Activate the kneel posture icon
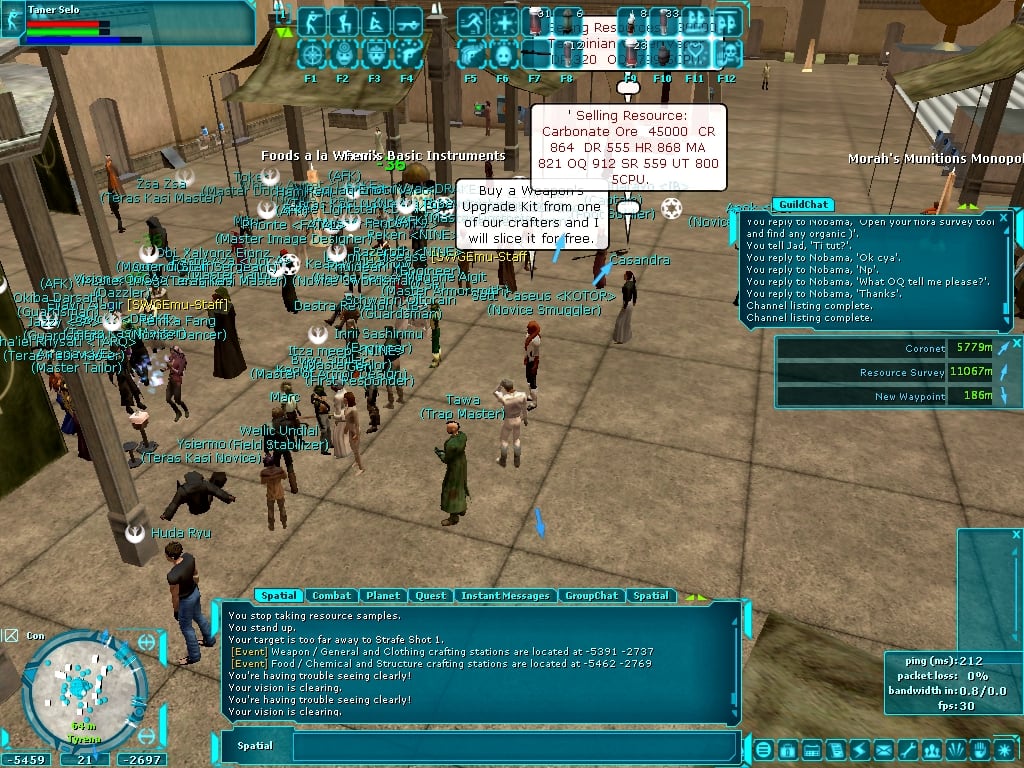The width and height of the screenshot is (1024, 768). (343, 22)
